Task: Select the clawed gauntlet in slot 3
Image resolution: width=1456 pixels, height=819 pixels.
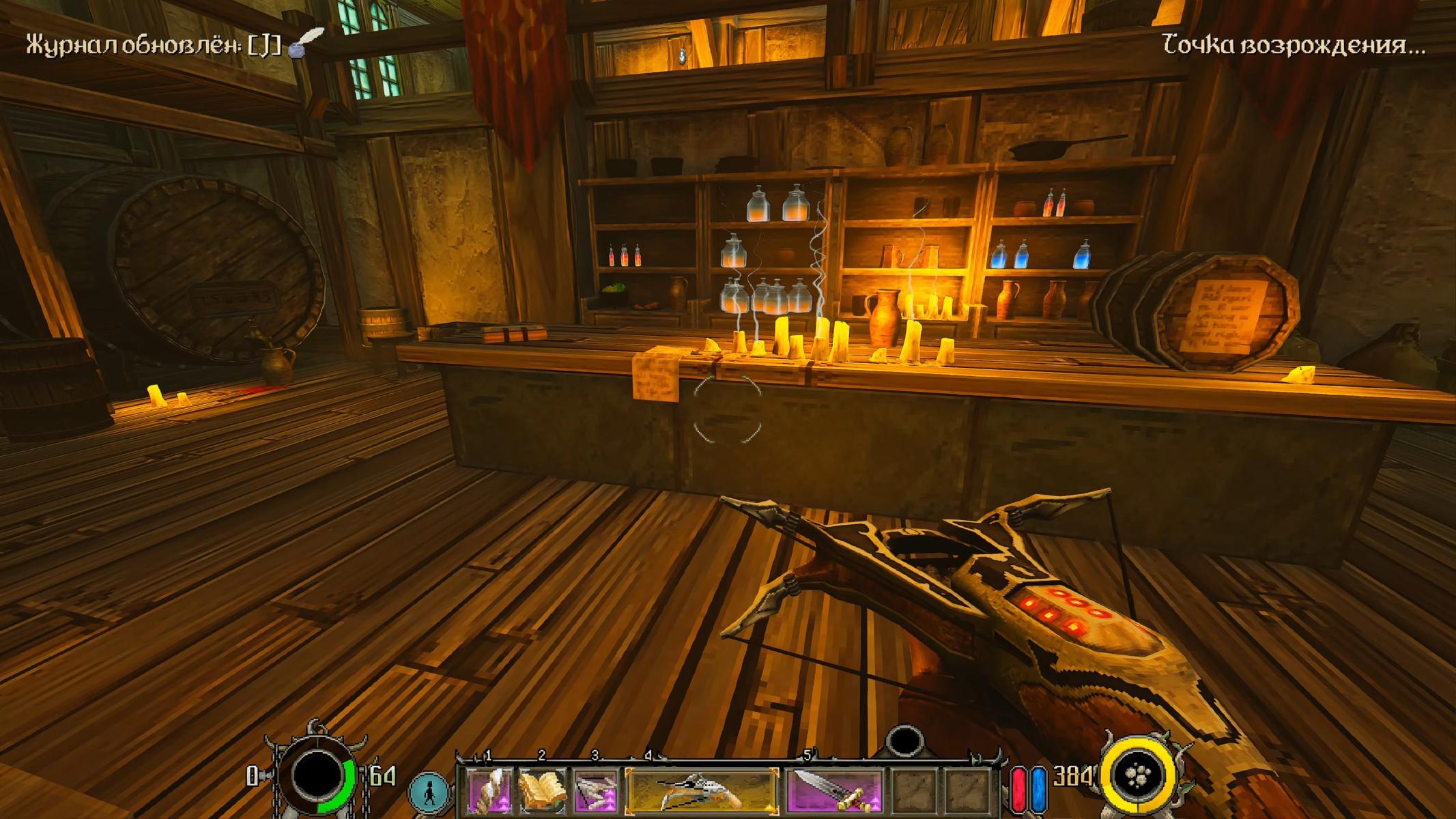Action: click(595, 790)
